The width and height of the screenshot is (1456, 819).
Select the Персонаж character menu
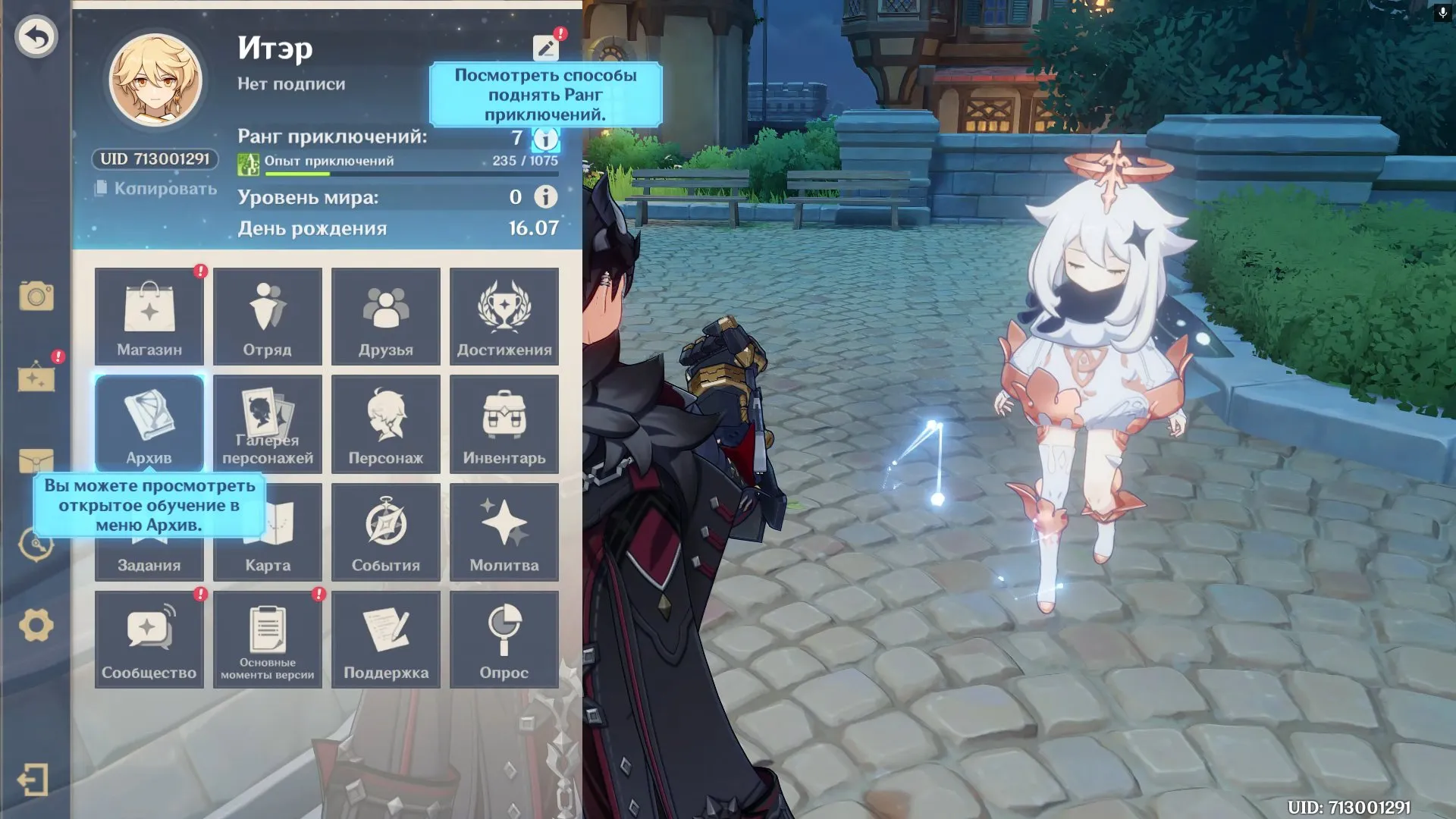coord(386,424)
